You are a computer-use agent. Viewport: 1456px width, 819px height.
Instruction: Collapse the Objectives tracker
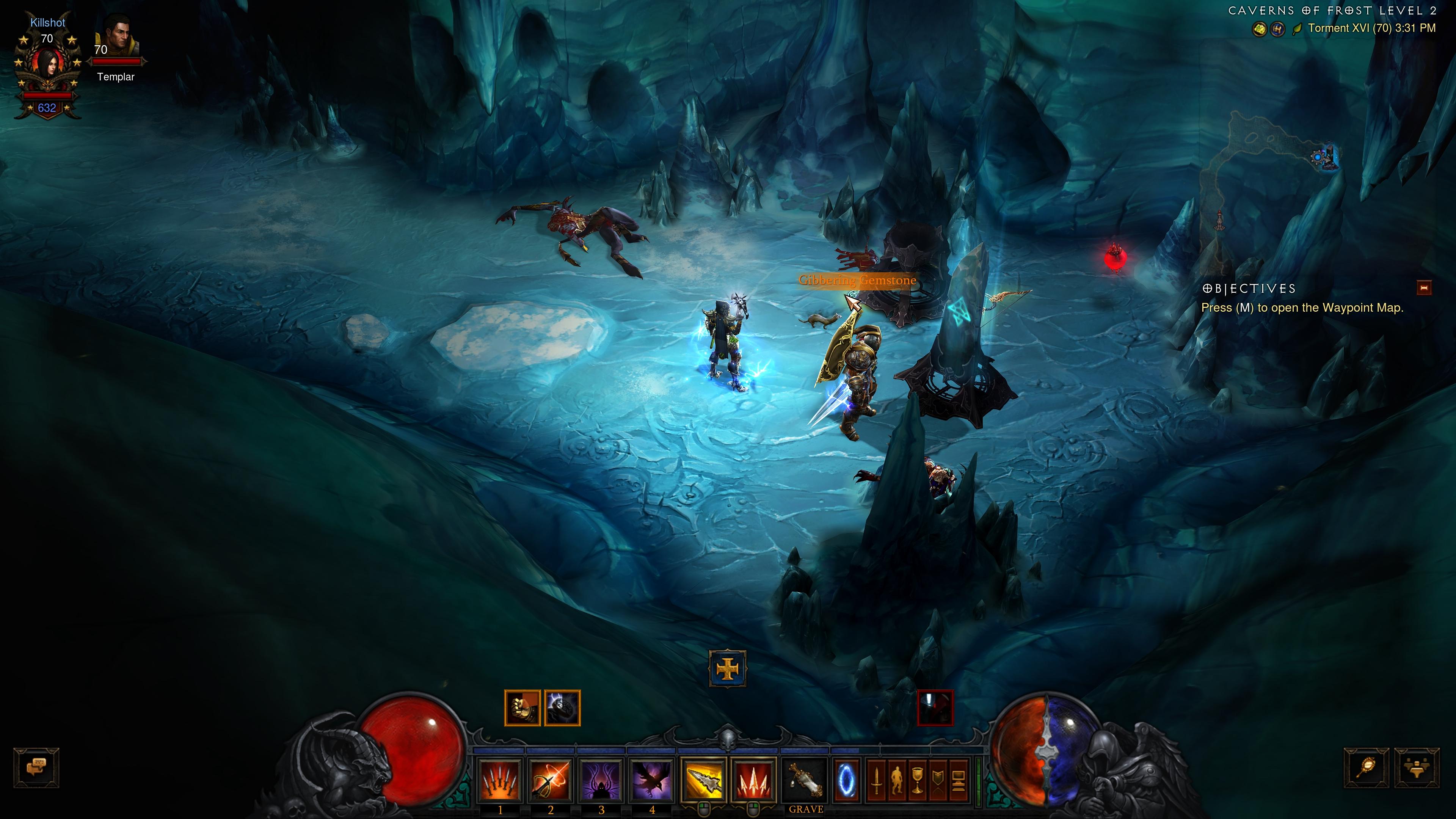[x=1424, y=288]
